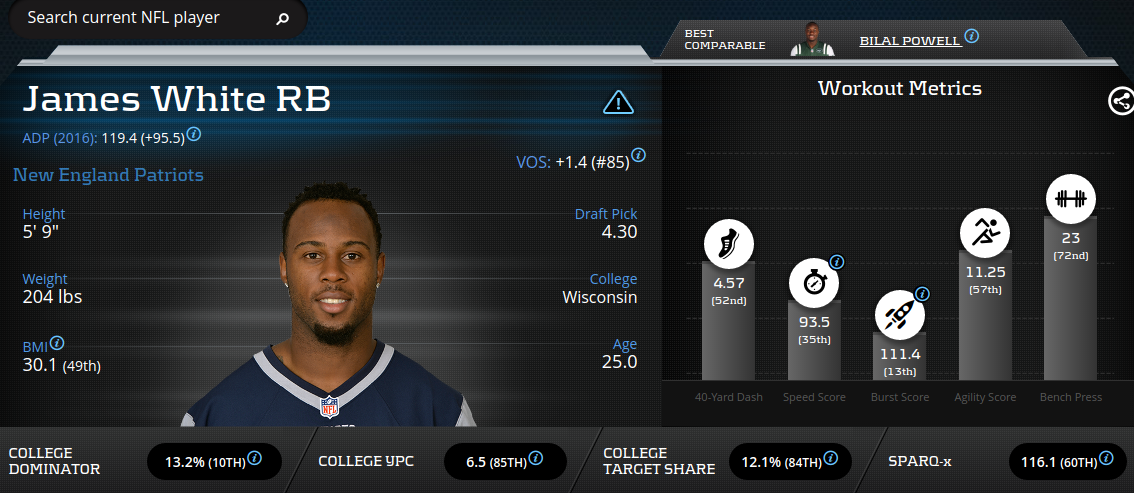Click the Bench Press barbell icon
The height and width of the screenshot is (493, 1134).
1070,198
